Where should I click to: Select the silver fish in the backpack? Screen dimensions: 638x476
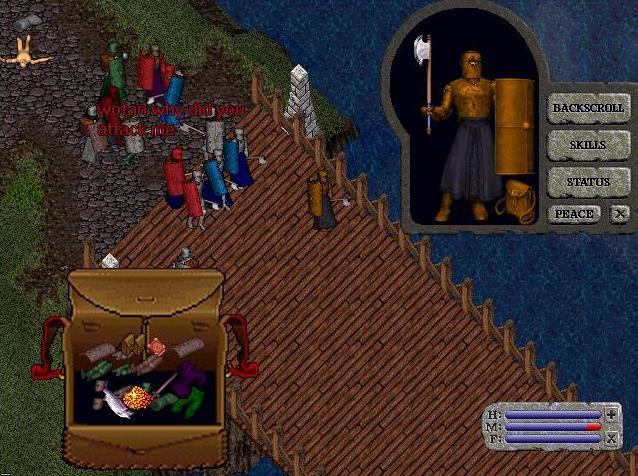click(114, 402)
